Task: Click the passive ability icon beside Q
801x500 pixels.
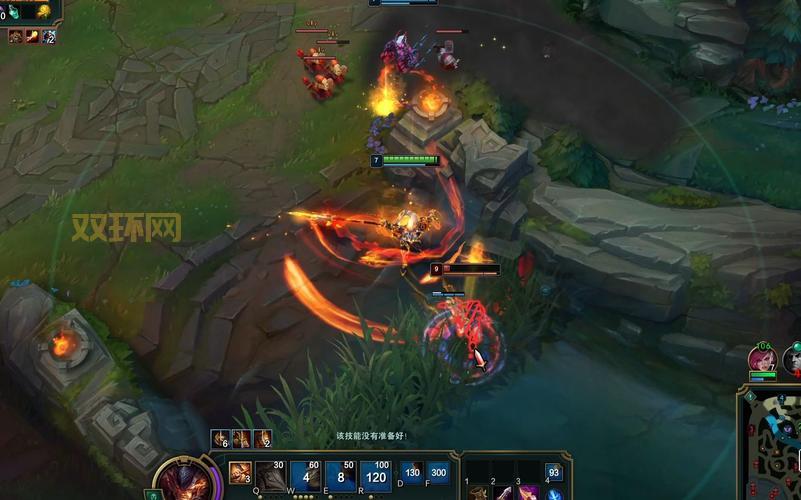Action: [x=240, y=473]
